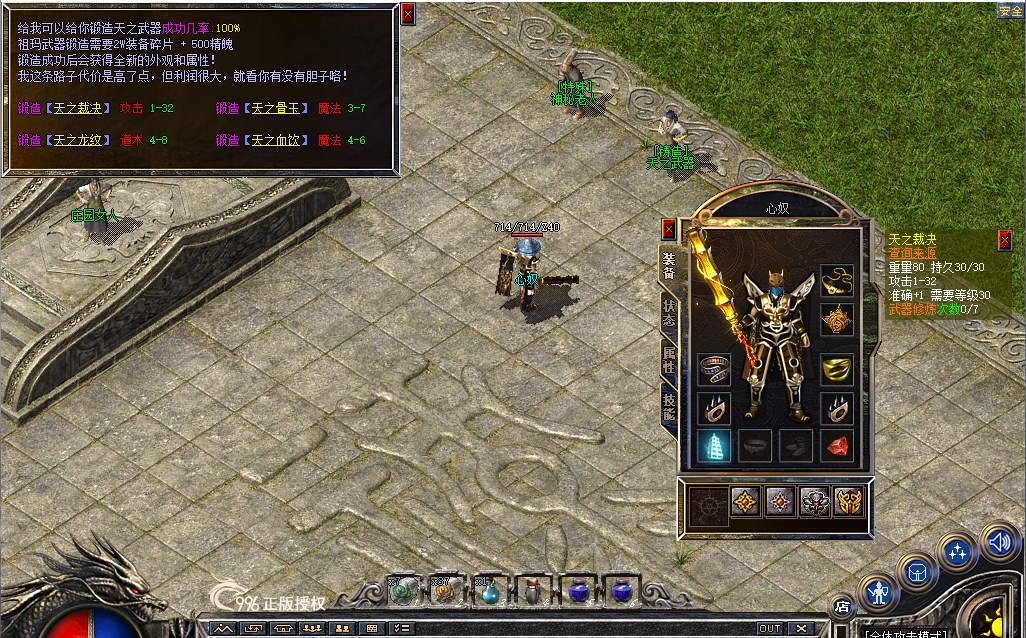Image resolution: width=1026 pixels, height=638 pixels.
Task: Switch to the 状态 tab
Action: point(669,315)
